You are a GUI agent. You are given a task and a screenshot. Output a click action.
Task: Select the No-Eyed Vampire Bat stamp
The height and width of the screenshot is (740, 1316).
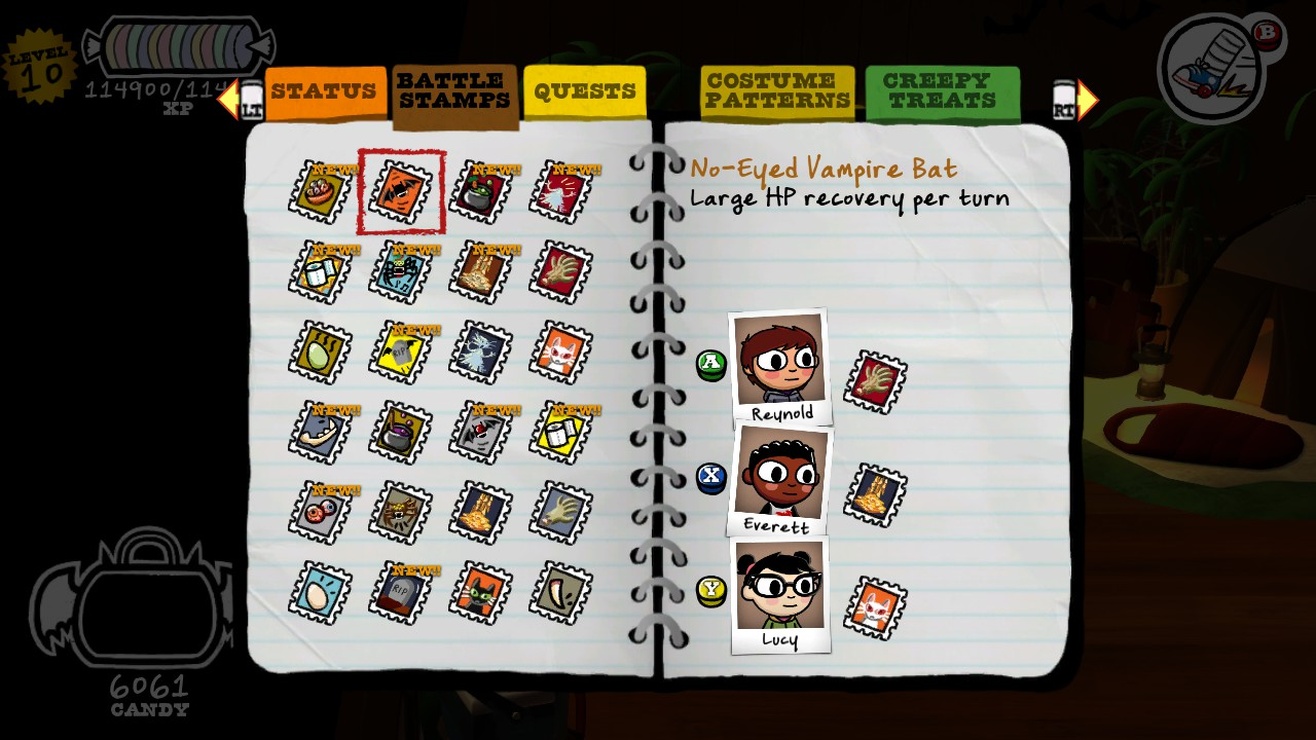(x=400, y=190)
